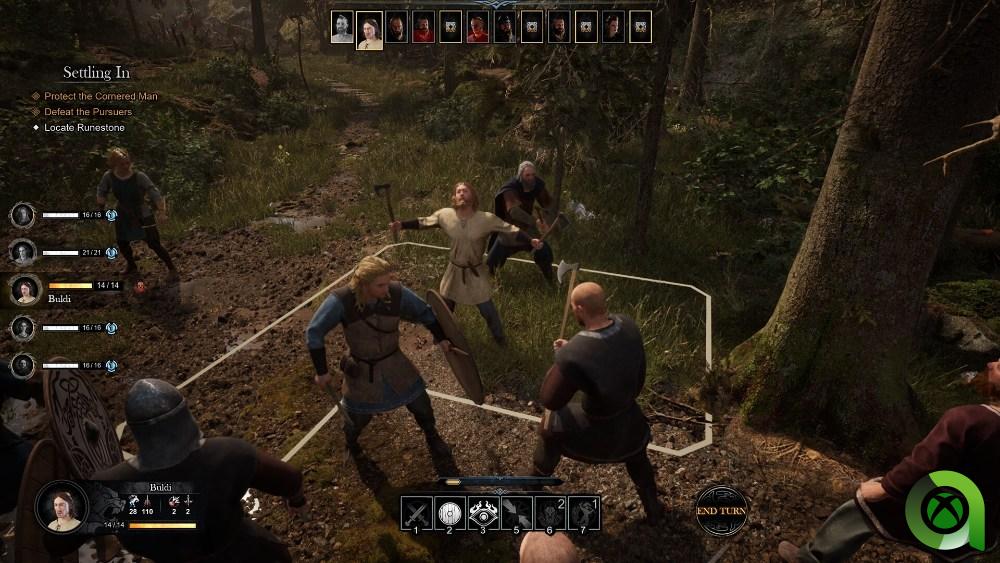Click the first portrait in the turn order
Viewport: 1000px width, 563px height.
click(x=343, y=27)
